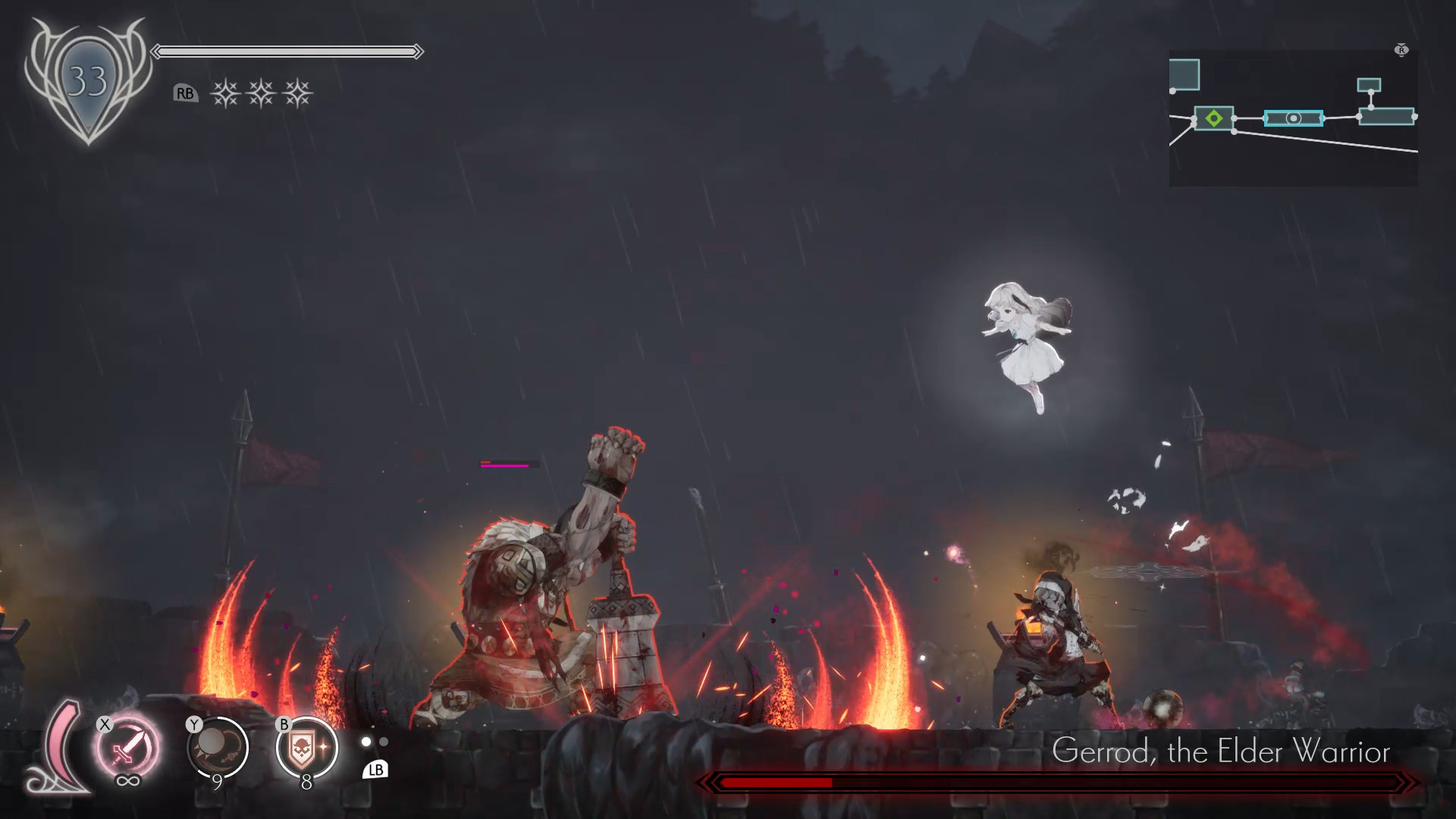
Task: Toggle the active white page dot above LB
Action: pos(367,742)
